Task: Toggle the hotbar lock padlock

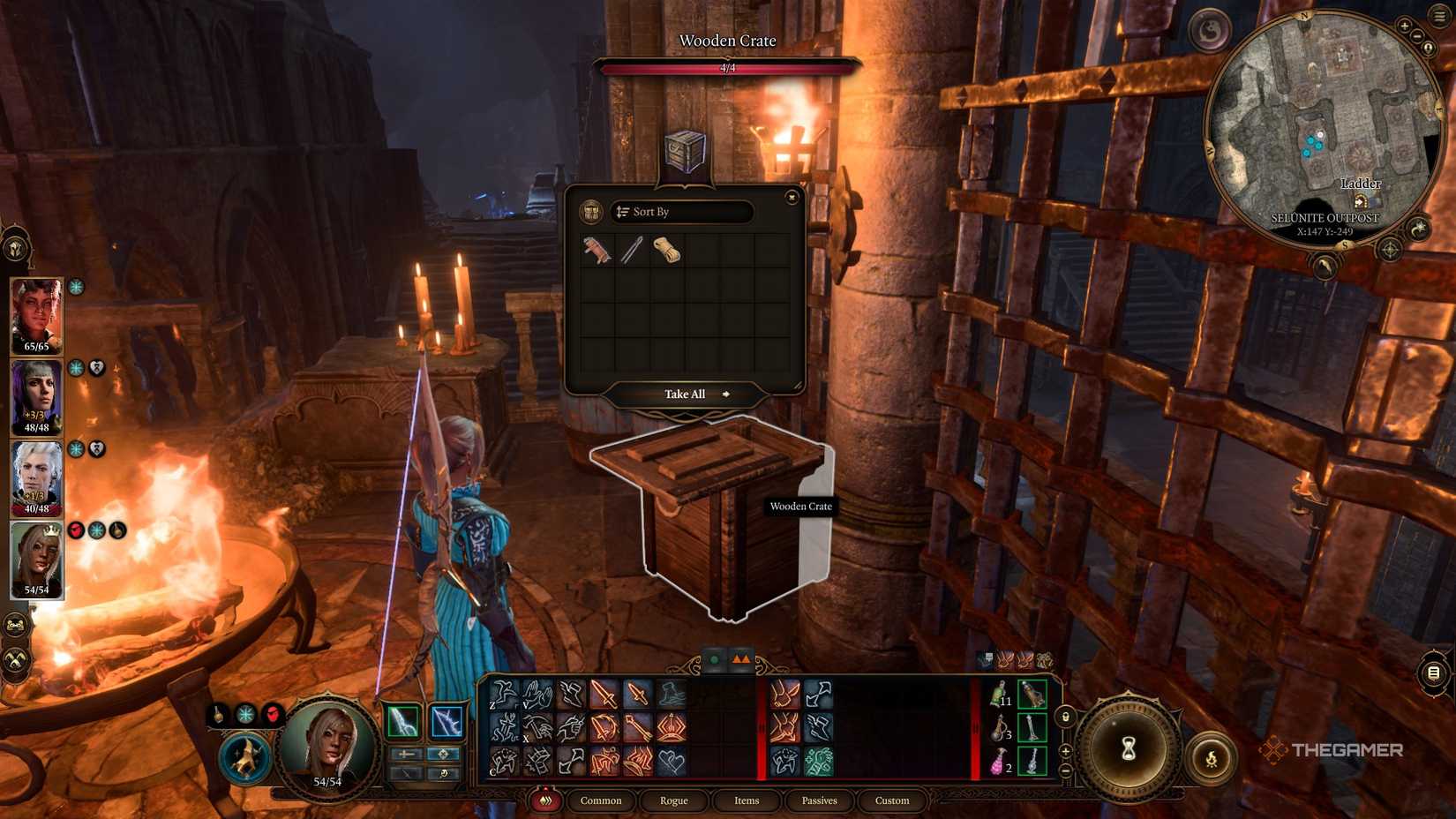Action: click(1066, 718)
